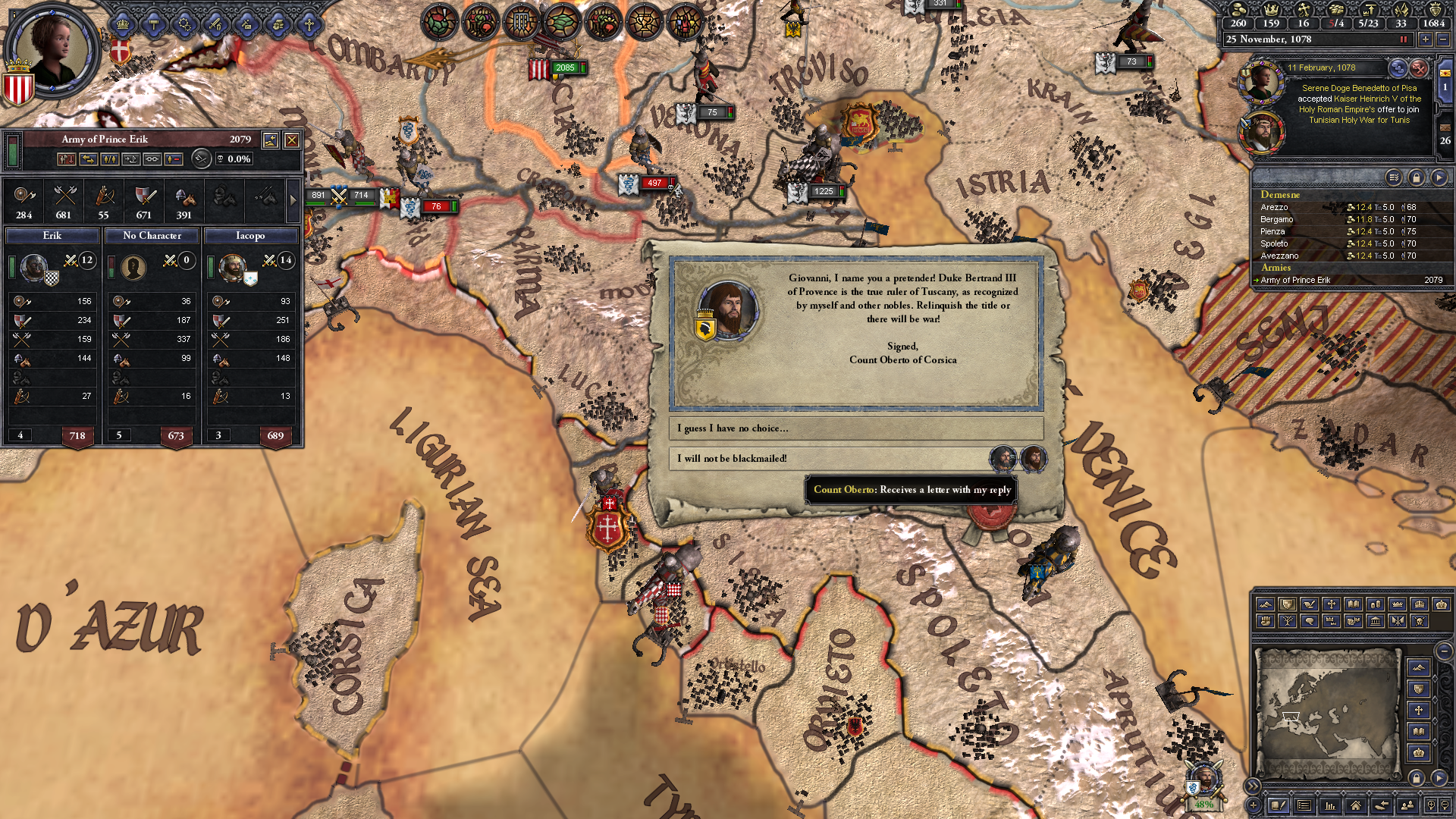Expand regiment list using the right arrow

(x=294, y=201)
